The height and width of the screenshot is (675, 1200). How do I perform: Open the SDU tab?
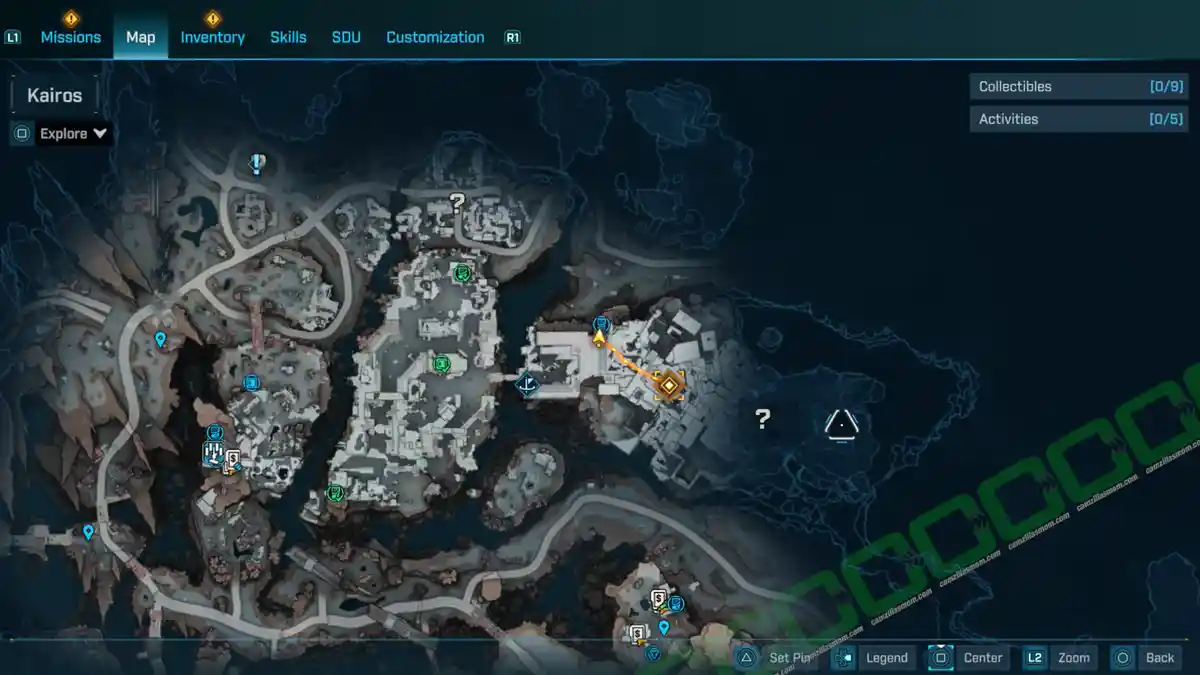click(x=346, y=37)
